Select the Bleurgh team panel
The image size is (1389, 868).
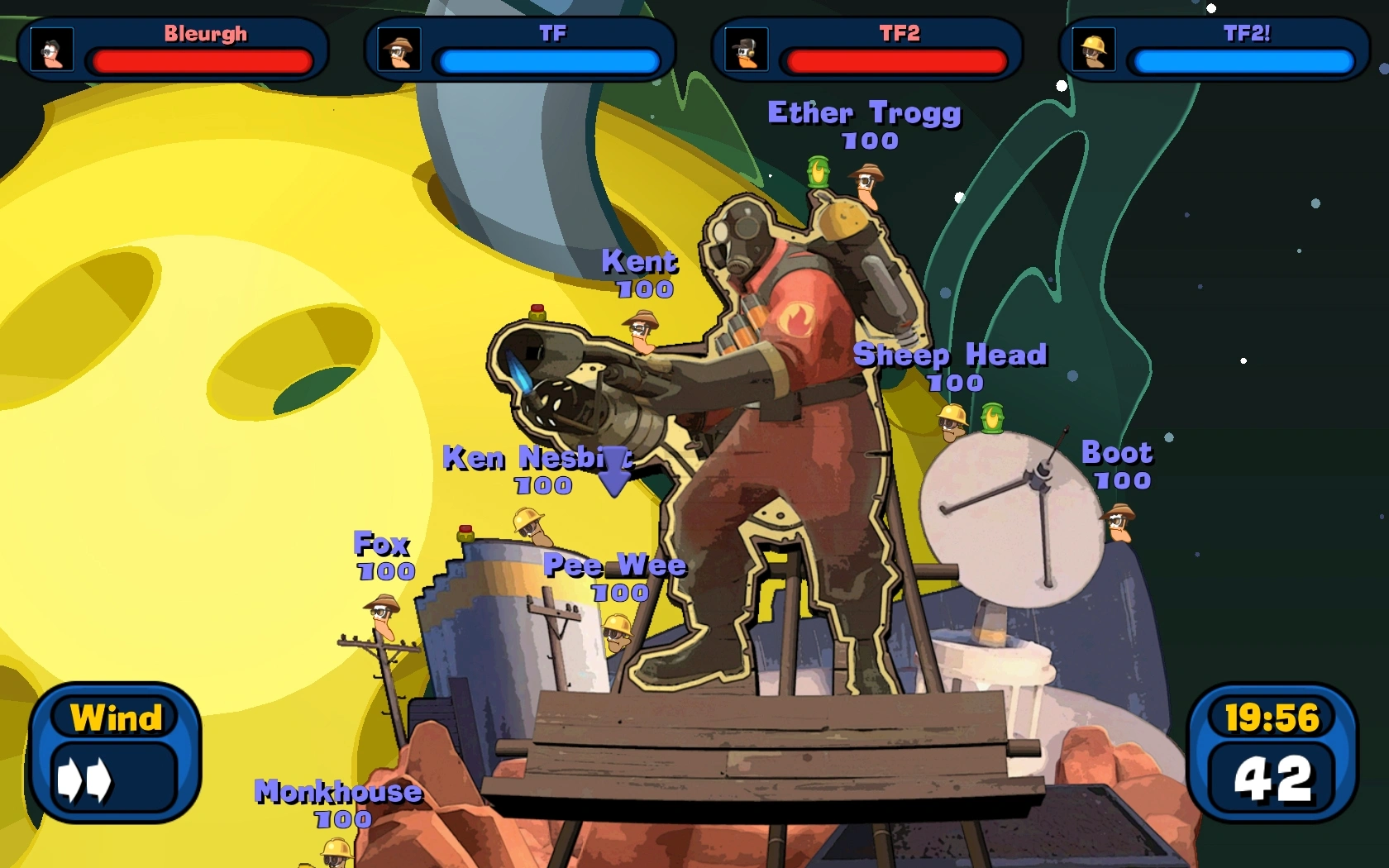click(x=173, y=49)
